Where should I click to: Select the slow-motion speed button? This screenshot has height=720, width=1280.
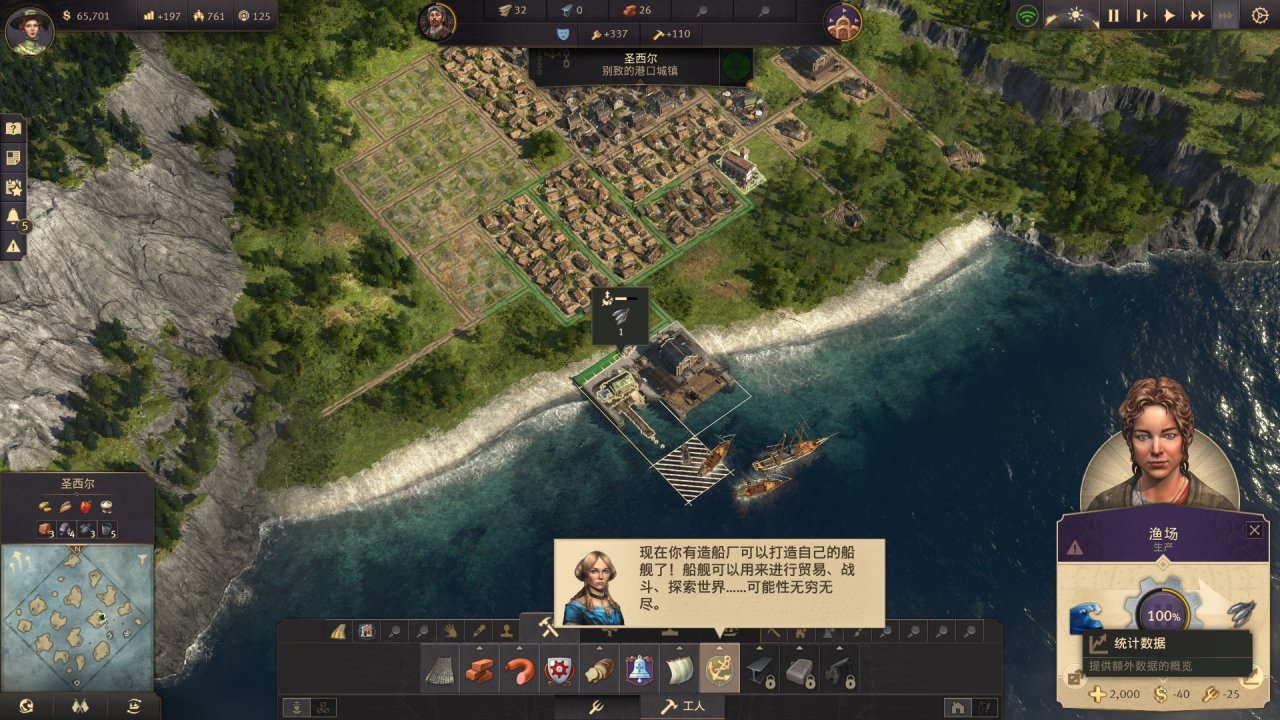pyautogui.click(x=1141, y=16)
